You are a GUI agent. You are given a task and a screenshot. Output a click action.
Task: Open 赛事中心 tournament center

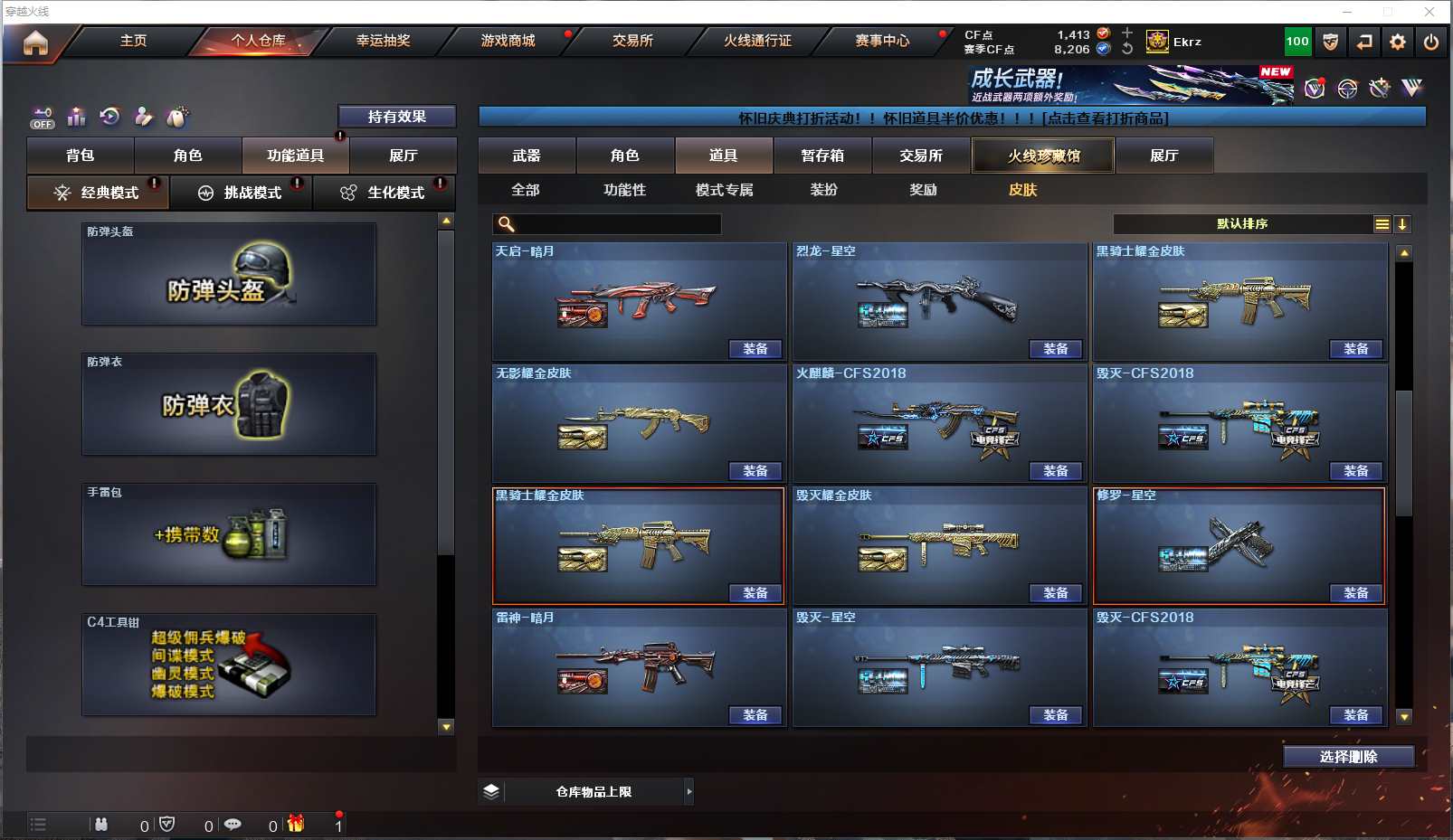(882, 41)
